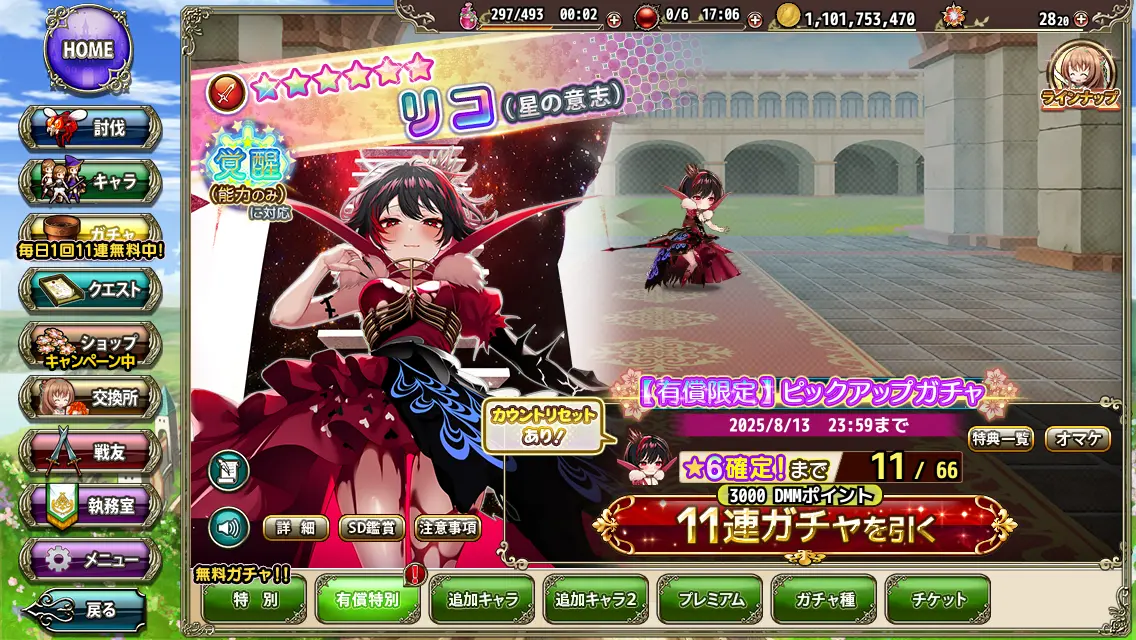Switch to the プレミアム gacha tab

pyautogui.click(x=710, y=600)
